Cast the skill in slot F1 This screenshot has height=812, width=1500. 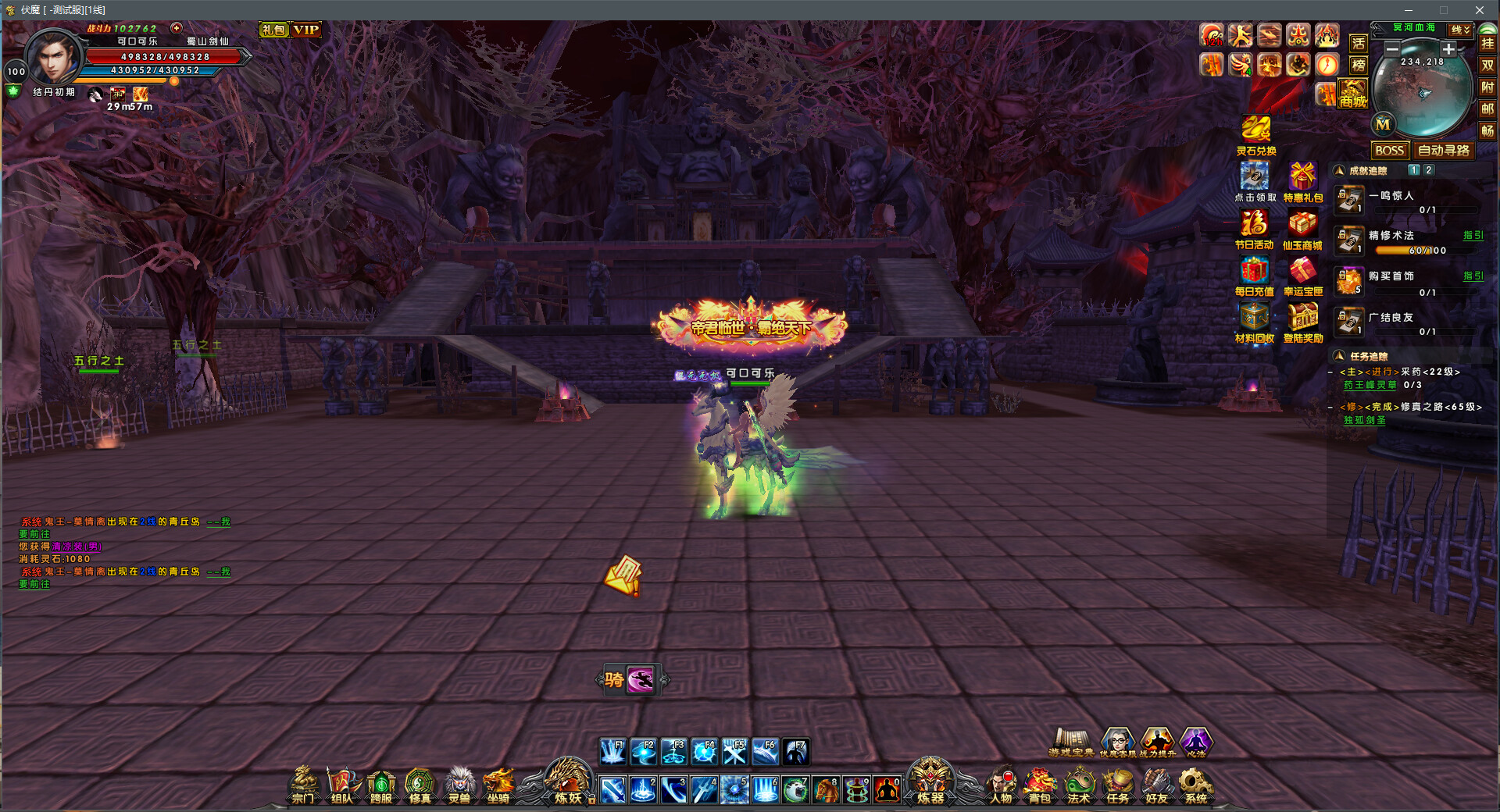612,751
